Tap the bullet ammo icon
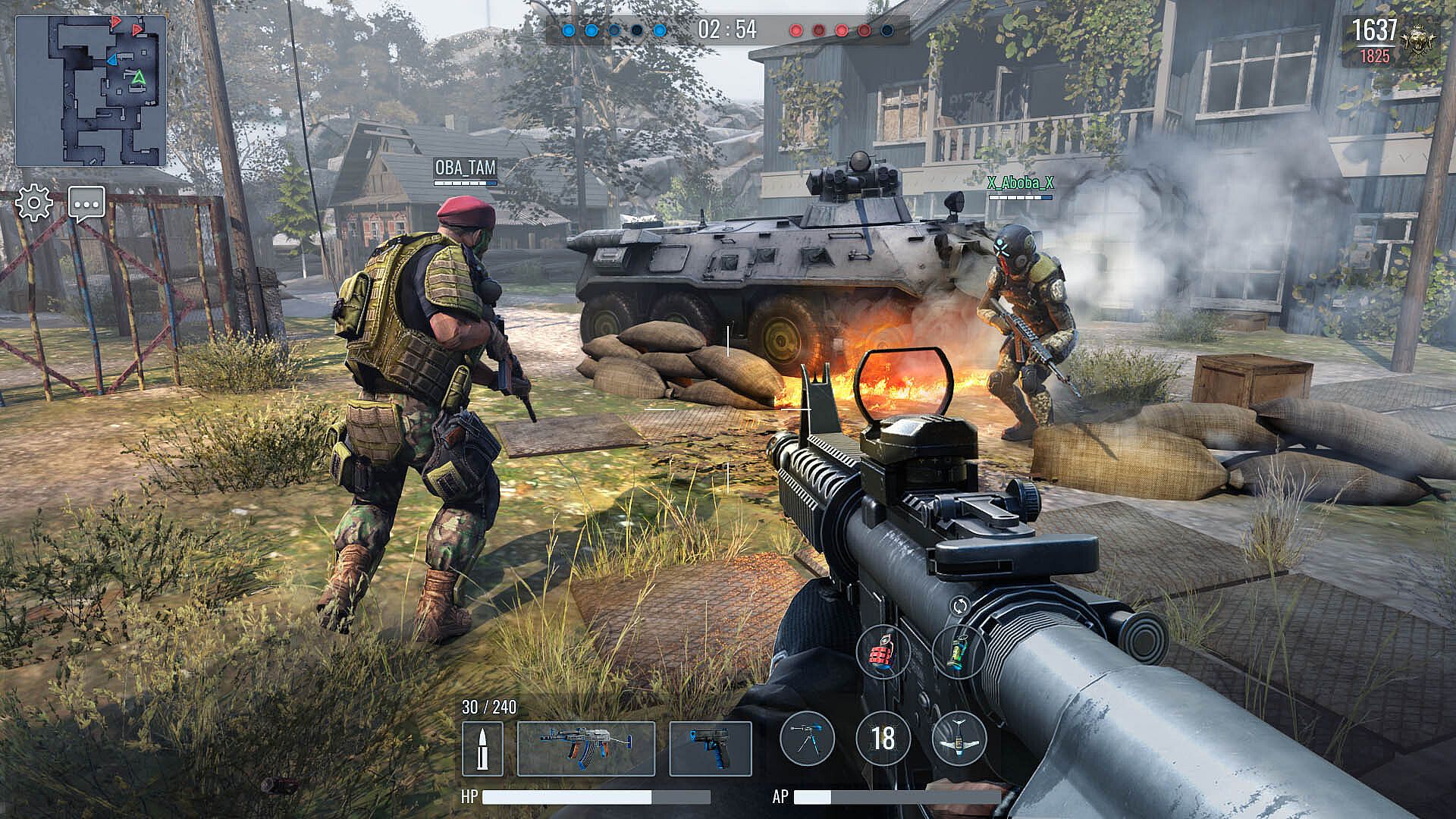 482,748
